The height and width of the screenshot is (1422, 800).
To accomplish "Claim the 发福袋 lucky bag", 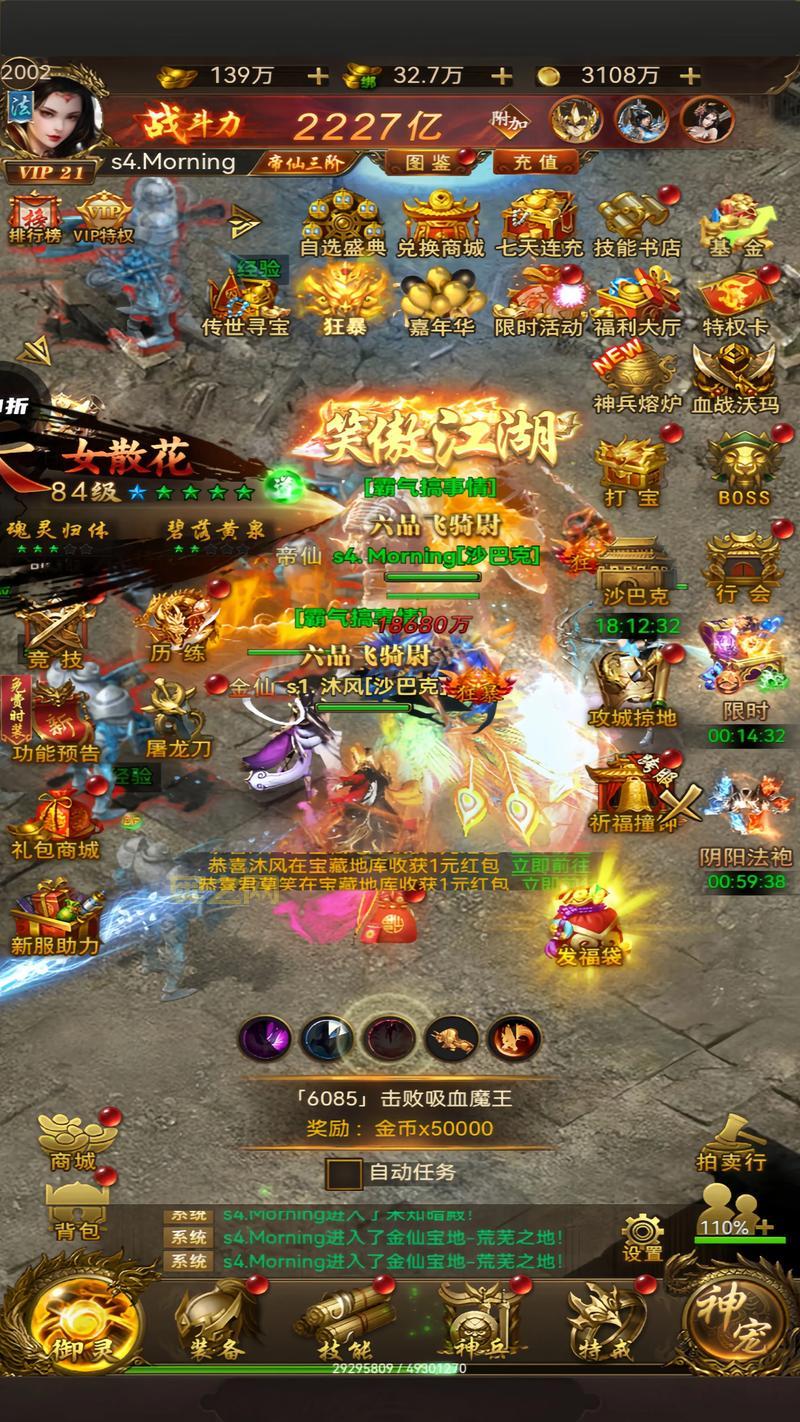I will coord(589,925).
